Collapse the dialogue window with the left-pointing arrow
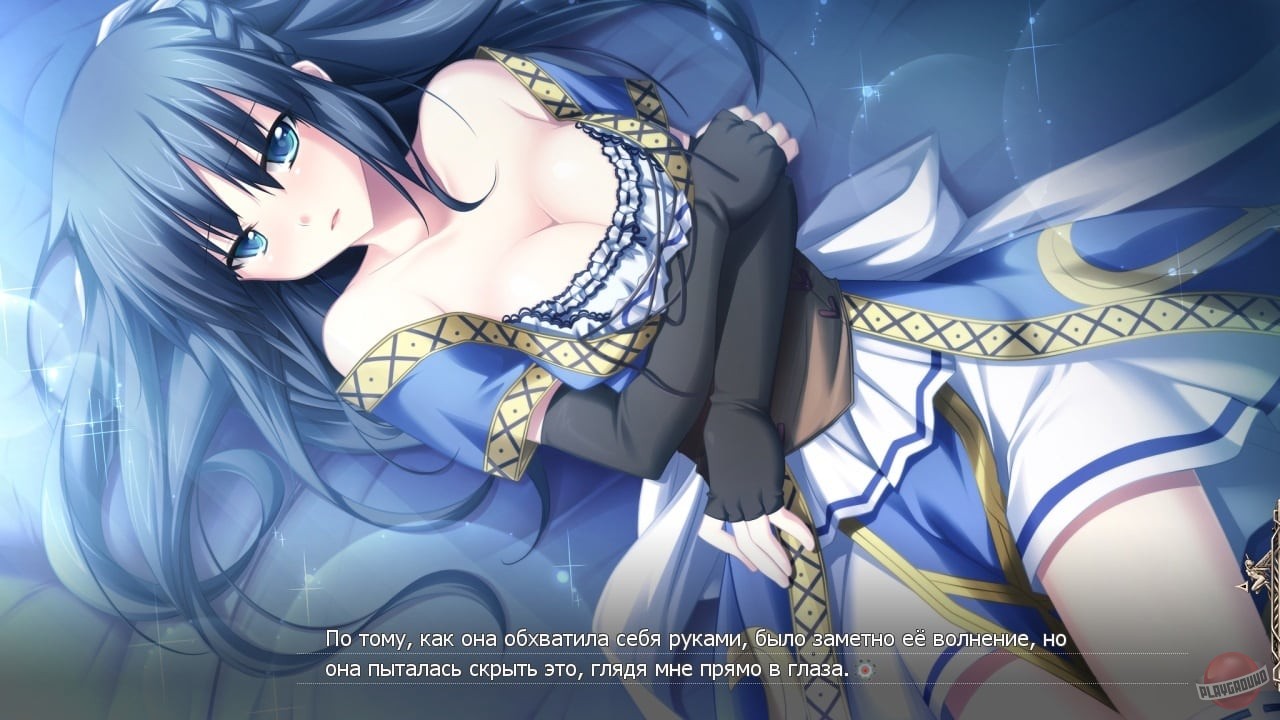Screen dimensions: 1280x720 click(1243, 587)
